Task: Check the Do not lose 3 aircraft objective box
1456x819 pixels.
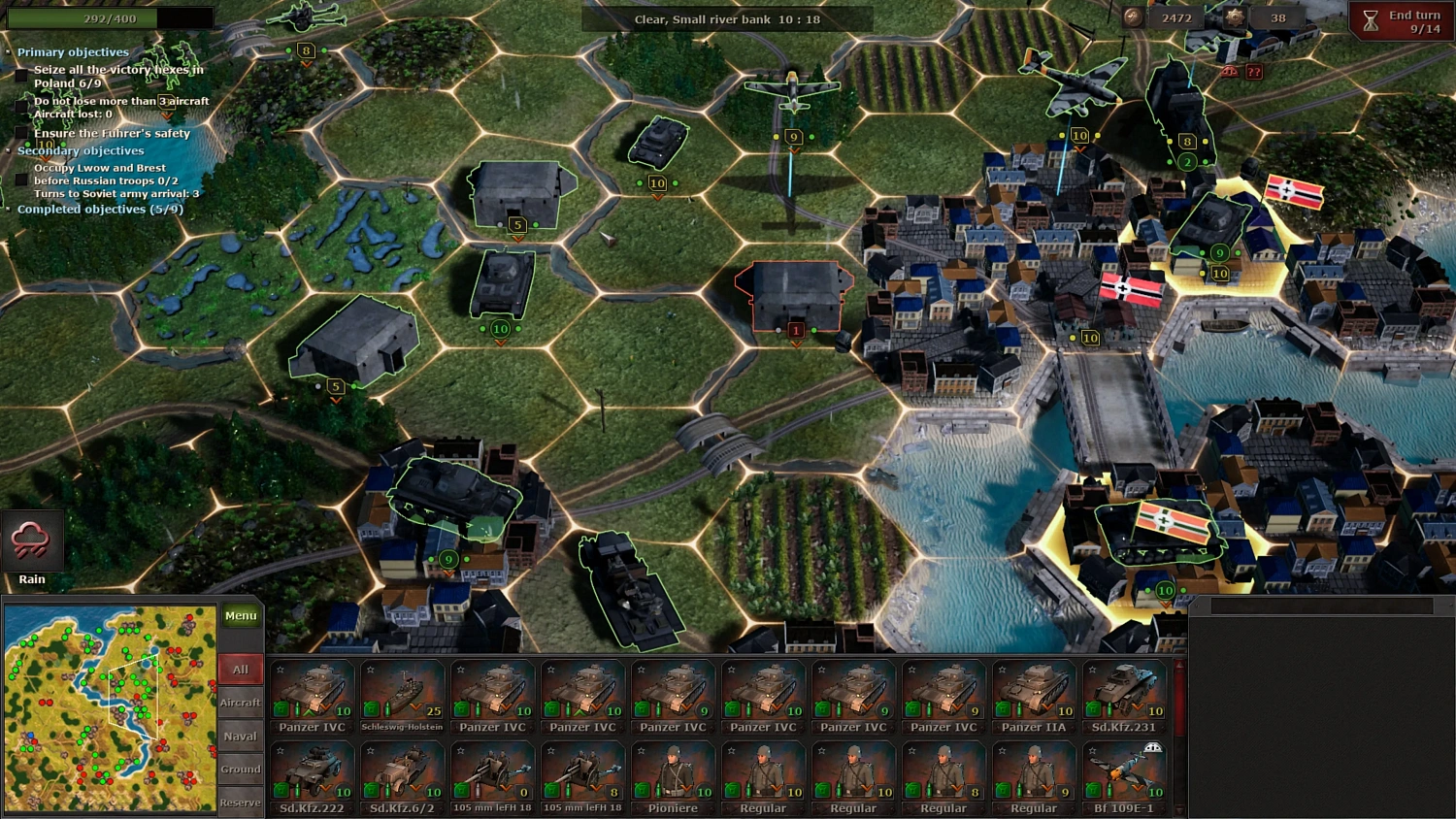Action: (x=21, y=104)
